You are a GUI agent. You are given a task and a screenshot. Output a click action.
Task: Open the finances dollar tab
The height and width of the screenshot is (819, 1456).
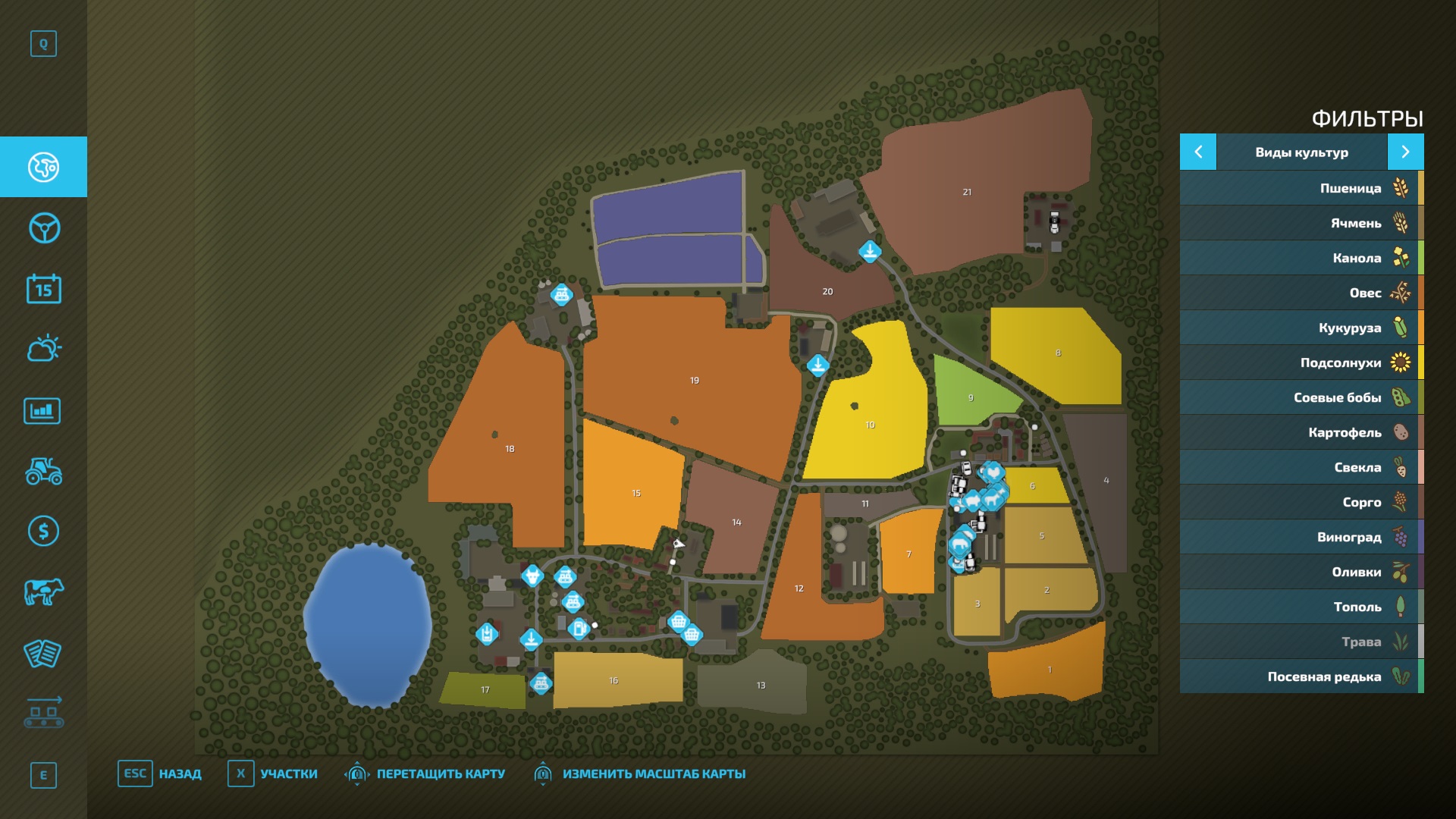click(43, 531)
